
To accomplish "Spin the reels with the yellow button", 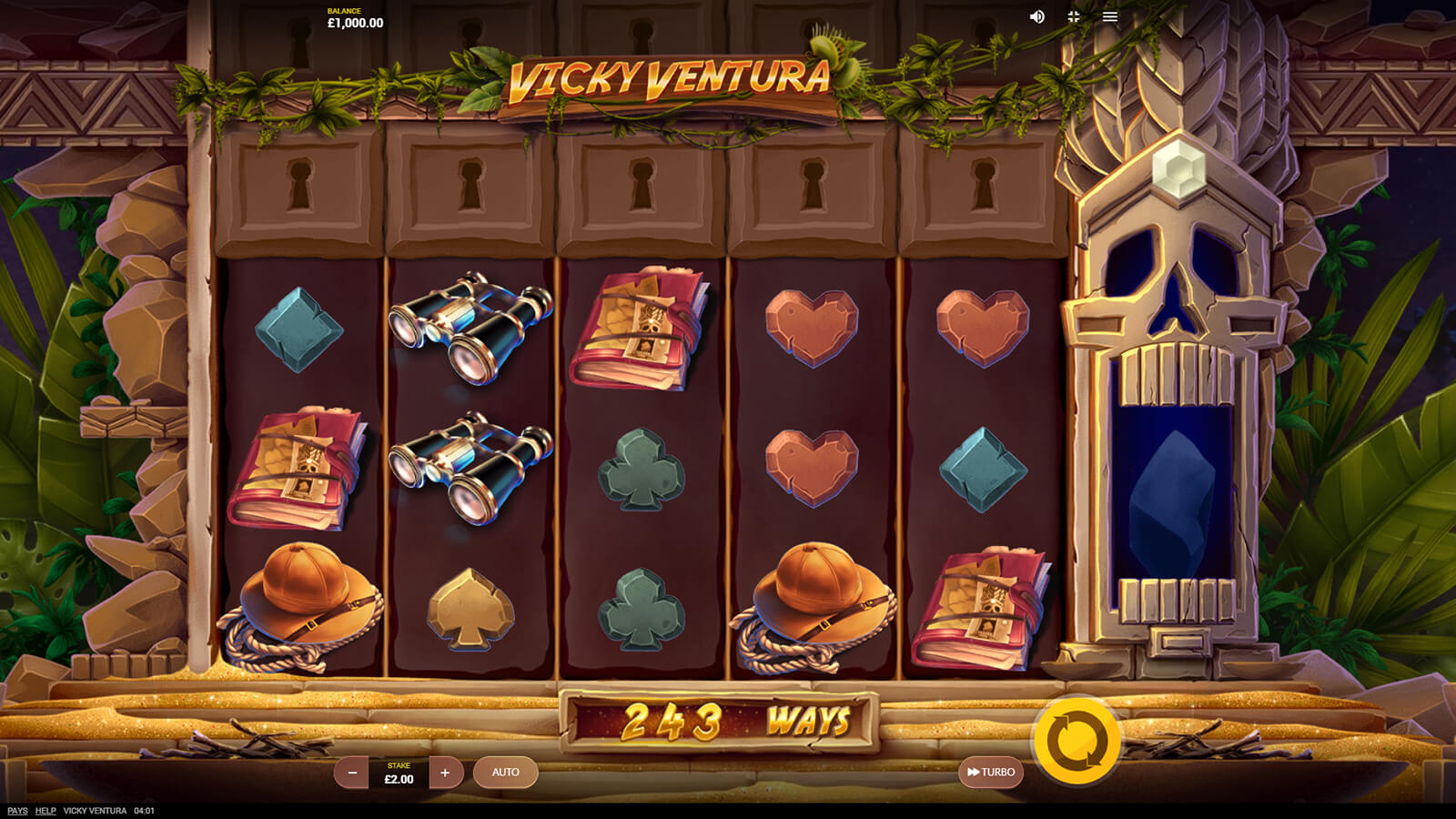I will point(1077,741).
